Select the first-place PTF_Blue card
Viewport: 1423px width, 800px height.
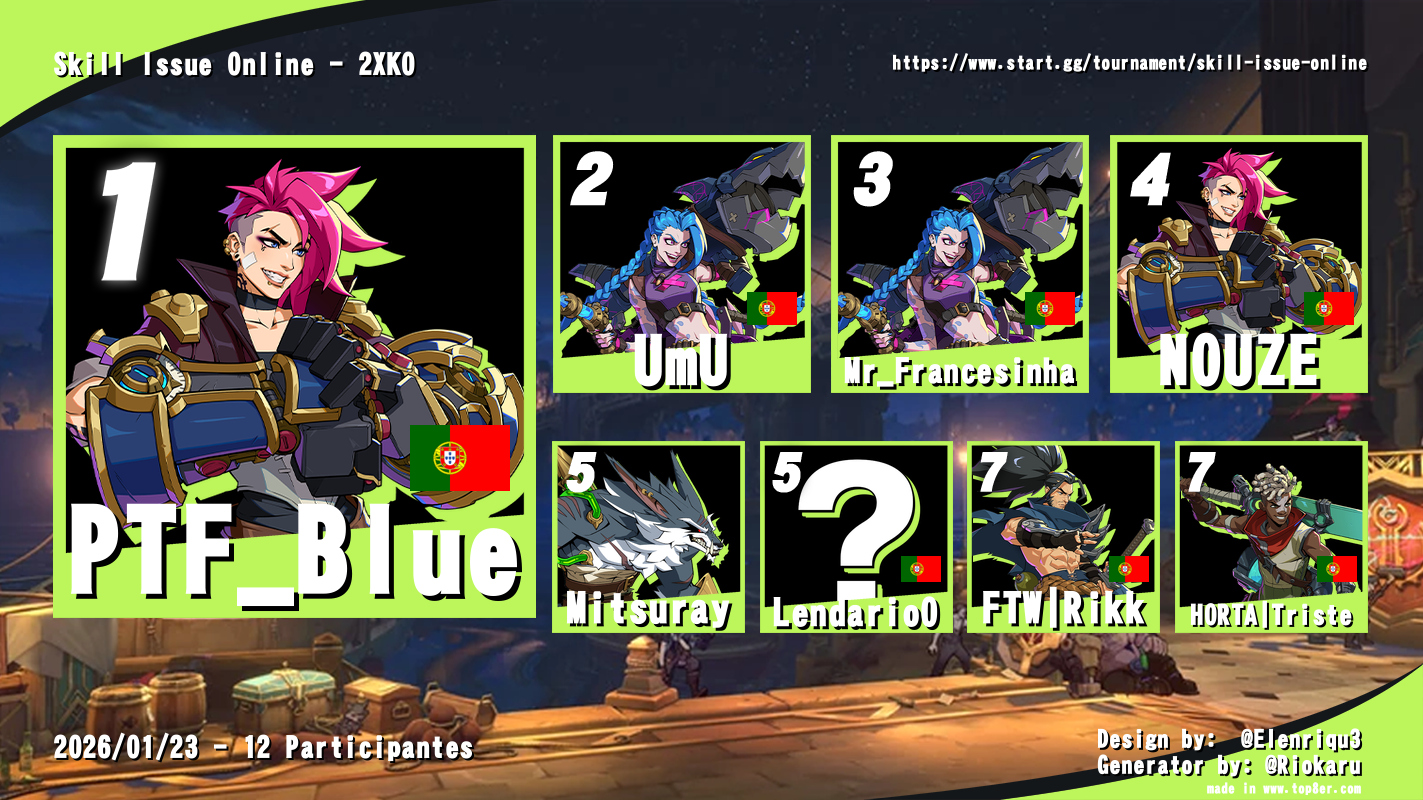294,376
